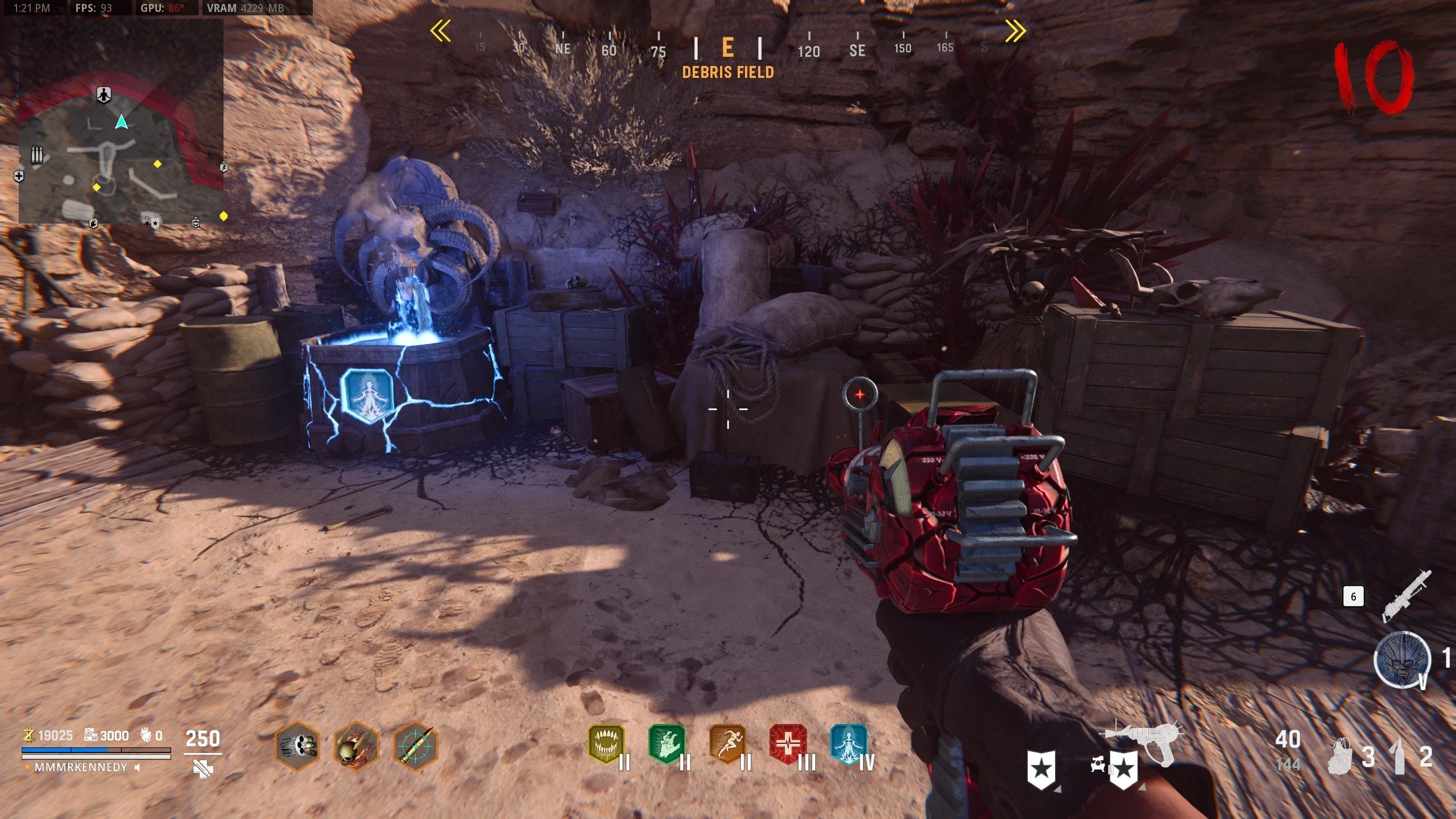The height and width of the screenshot is (819, 1456).
Task: Click the armor plate icon below 250
Action: tap(203, 770)
